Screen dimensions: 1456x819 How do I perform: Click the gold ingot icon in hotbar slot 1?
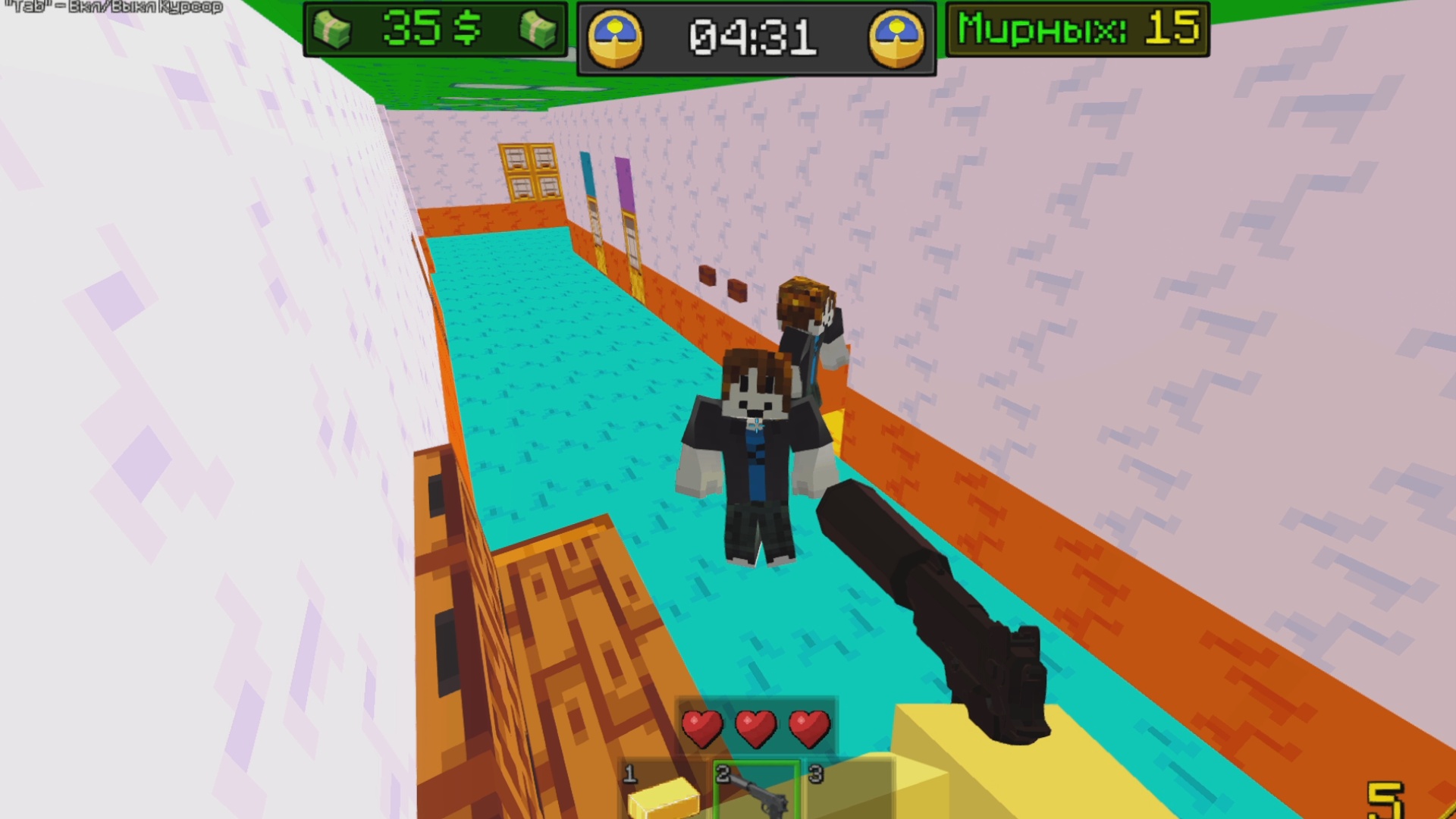click(664, 800)
